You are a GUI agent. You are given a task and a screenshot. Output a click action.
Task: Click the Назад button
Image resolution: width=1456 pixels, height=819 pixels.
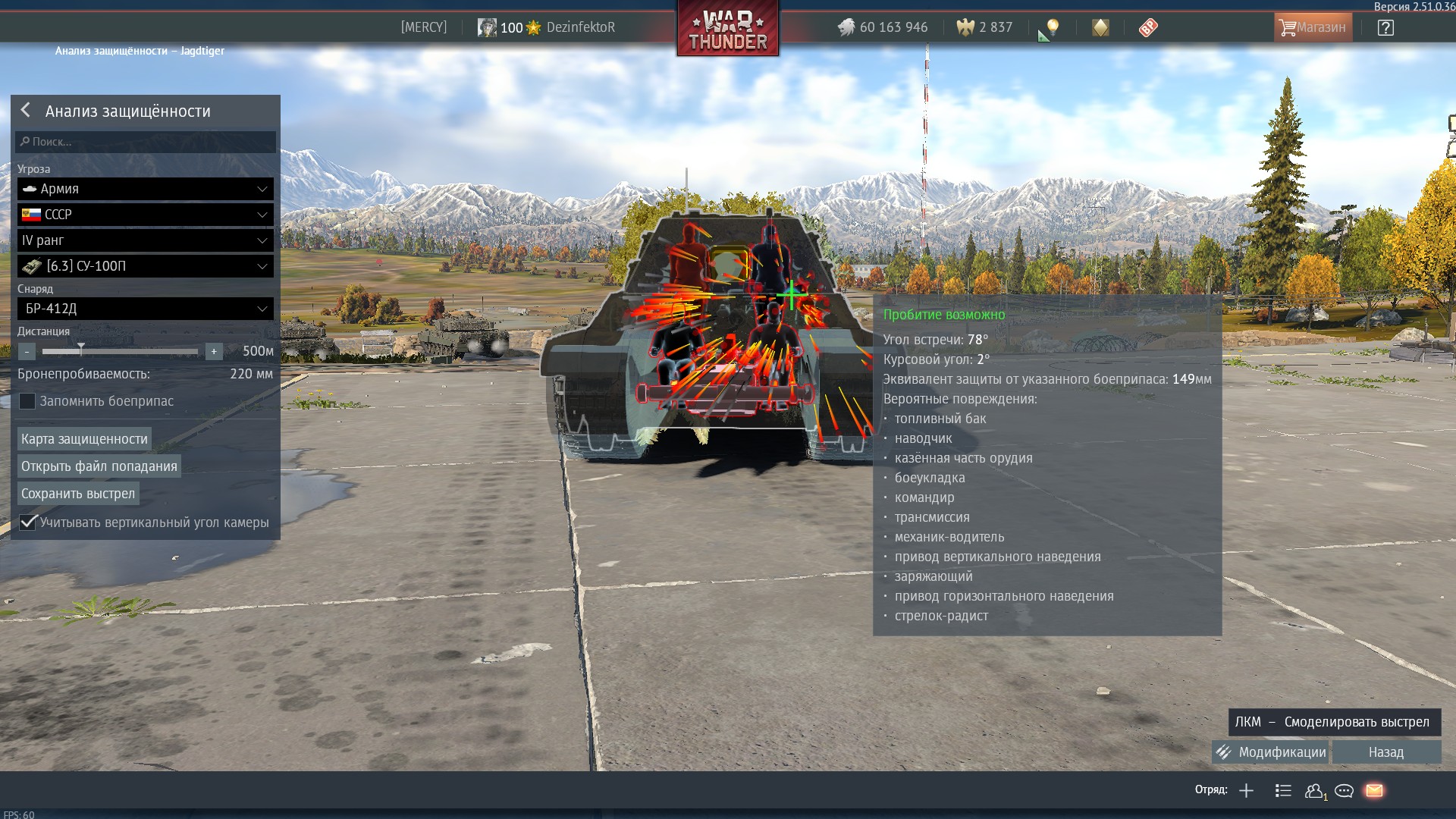point(1386,752)
